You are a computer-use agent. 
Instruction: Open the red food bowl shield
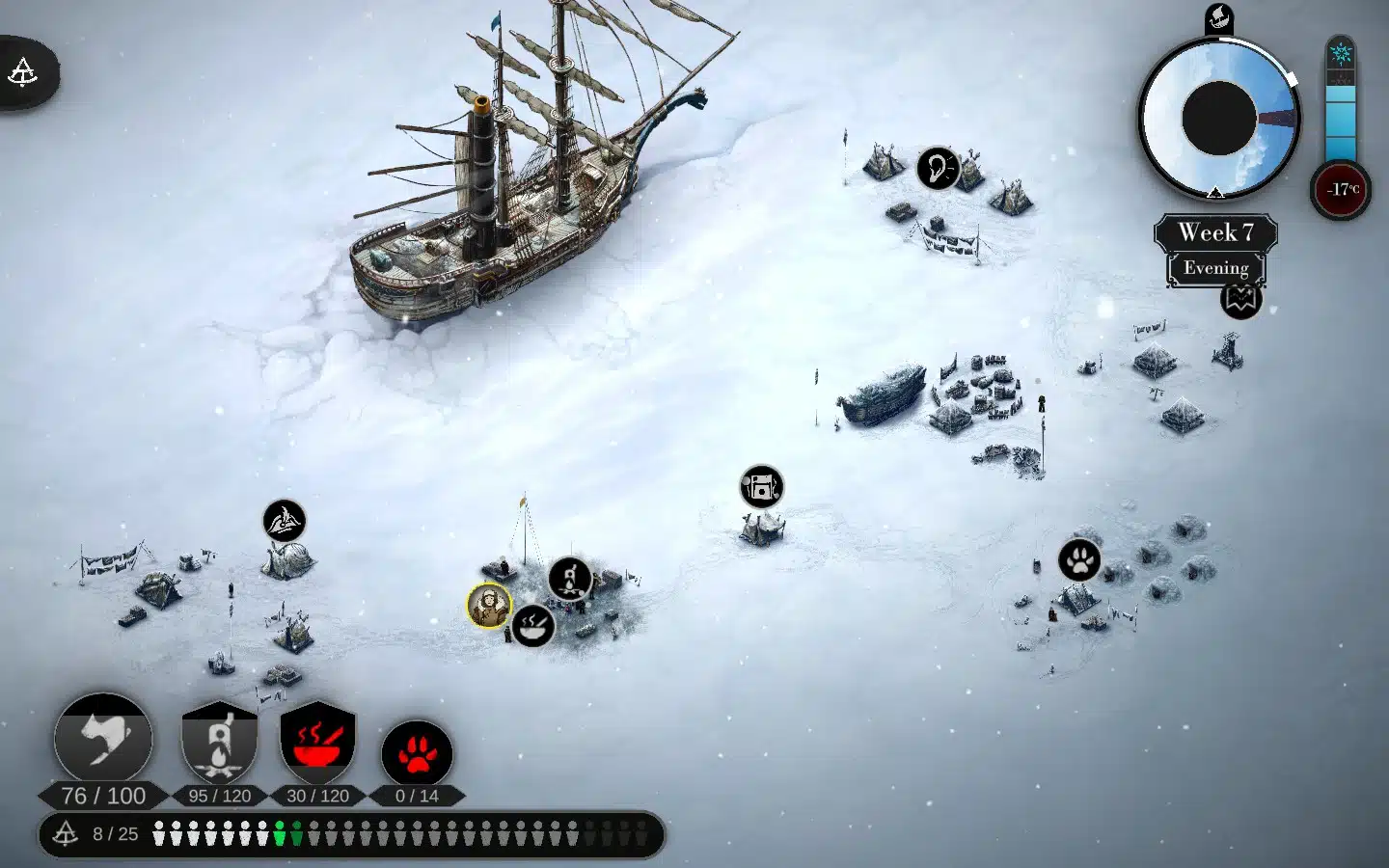[x=317, y=743]
